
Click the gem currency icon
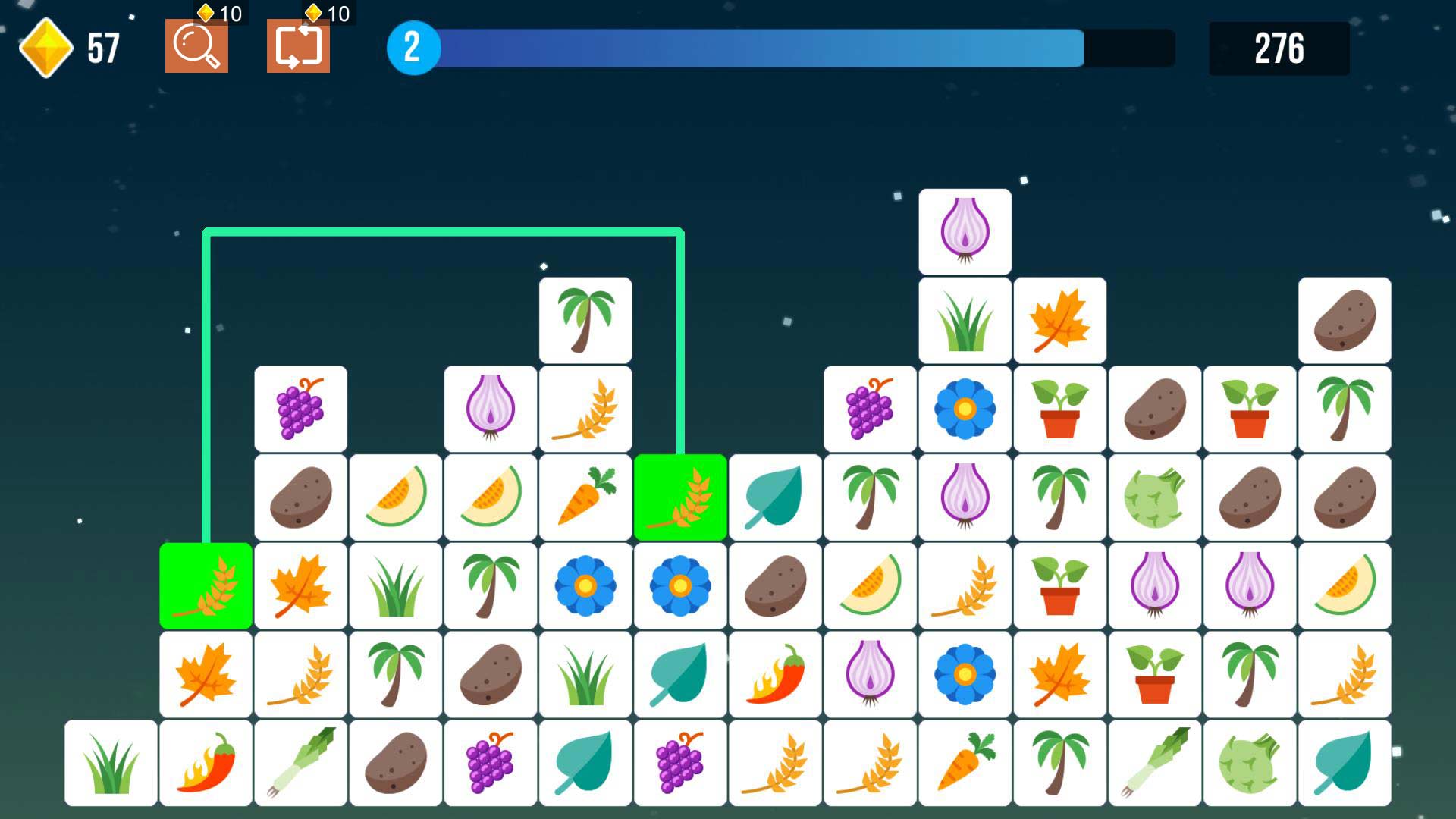47,47
